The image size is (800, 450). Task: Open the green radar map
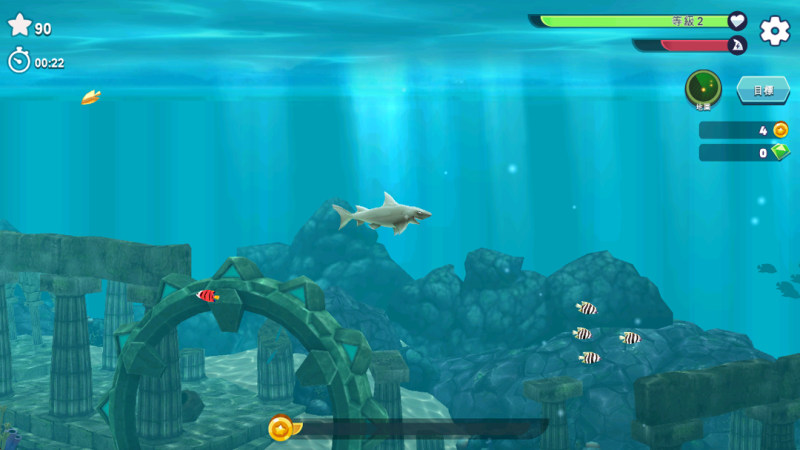(703, 88)
